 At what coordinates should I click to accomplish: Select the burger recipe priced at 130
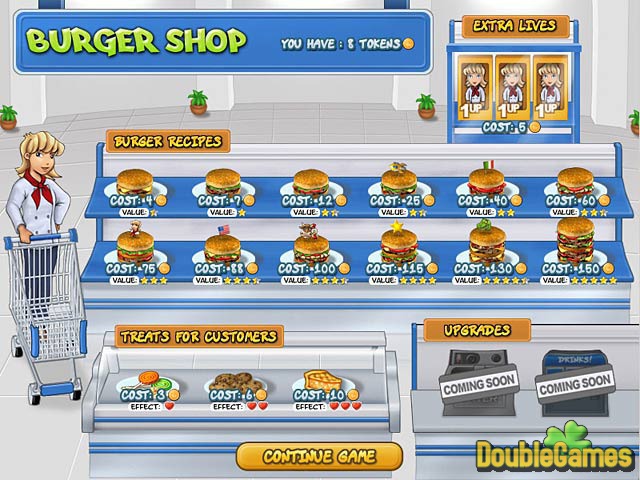[x=487, y=244]
